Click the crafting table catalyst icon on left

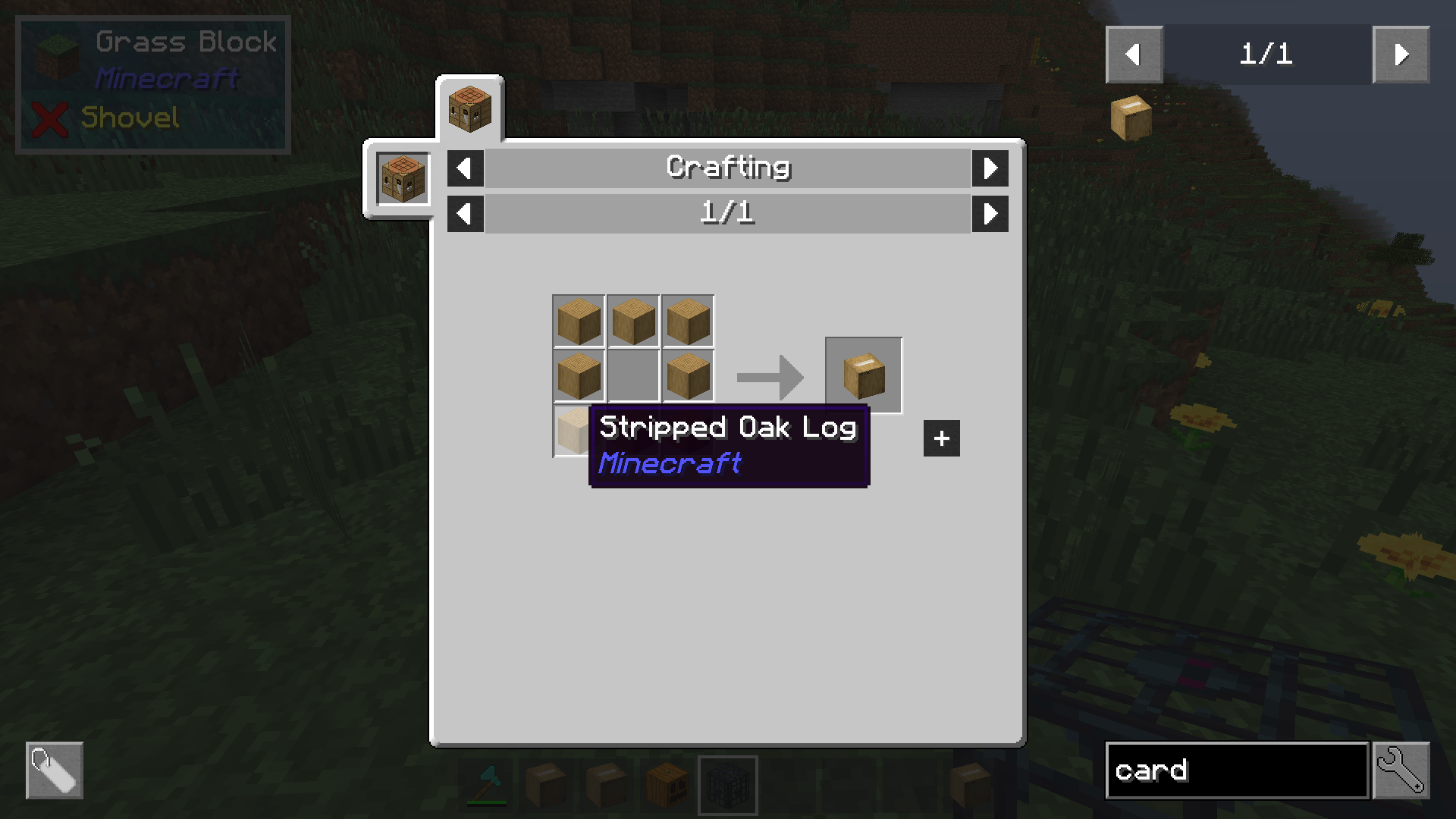tap(403, 179)
